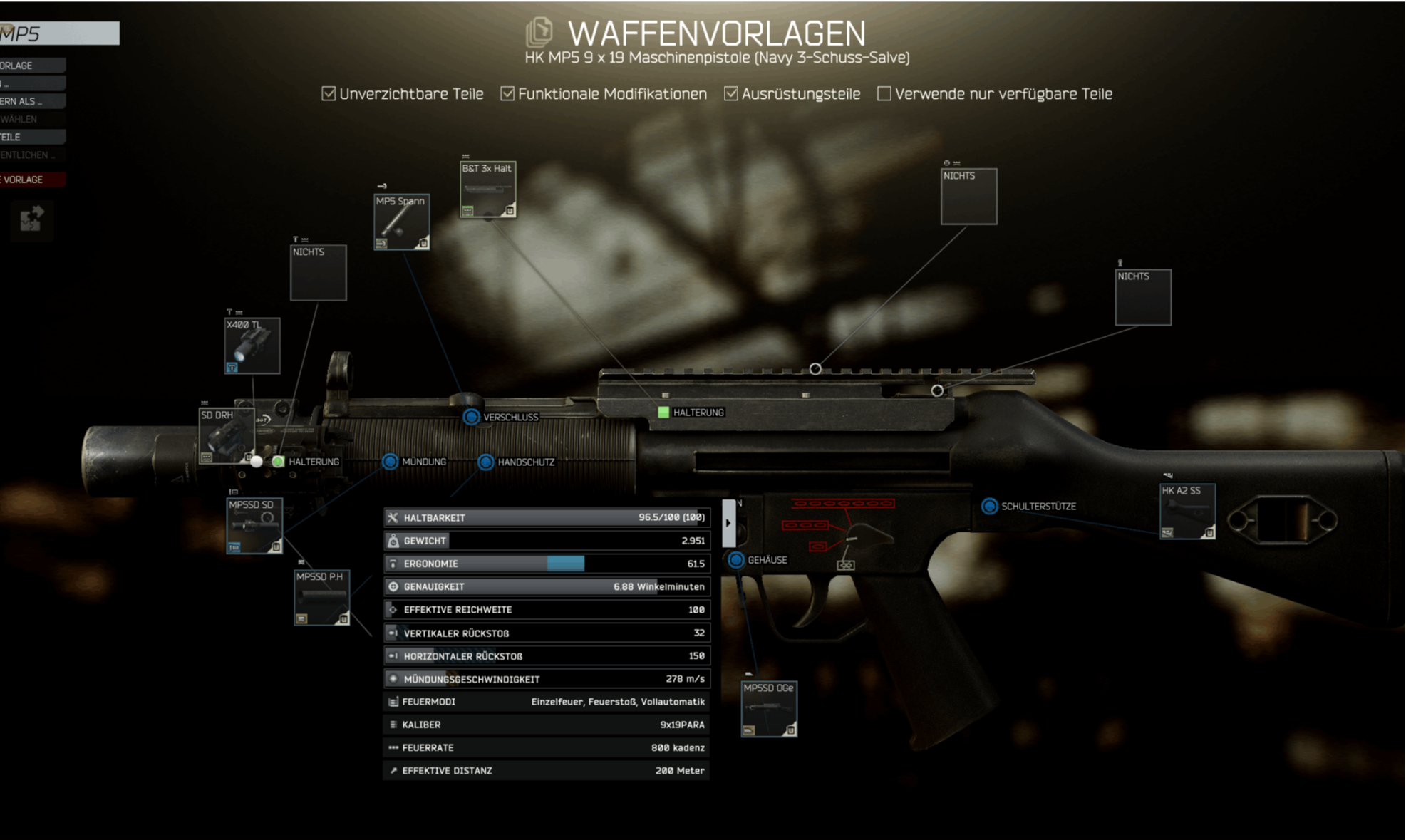1406x840 pixels.
Task: Click the Verschluss attachment node
Action: tap(471, 417)
